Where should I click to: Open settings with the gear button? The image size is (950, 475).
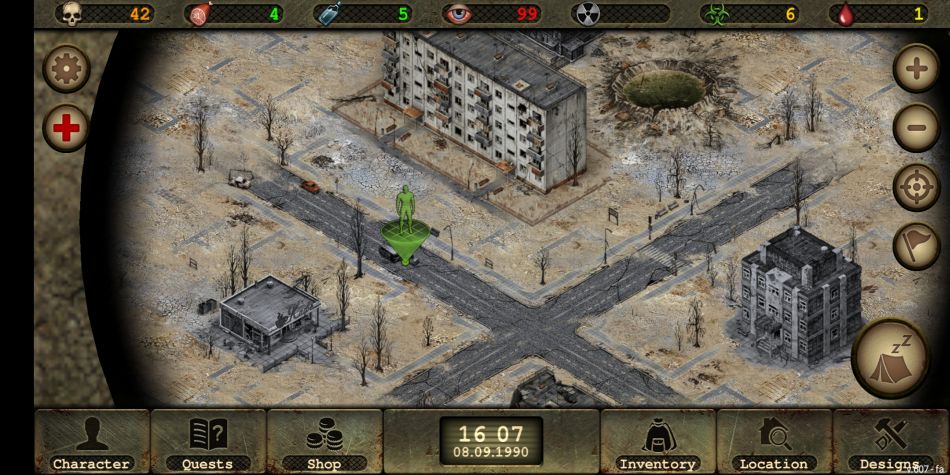tap(67, 69)
